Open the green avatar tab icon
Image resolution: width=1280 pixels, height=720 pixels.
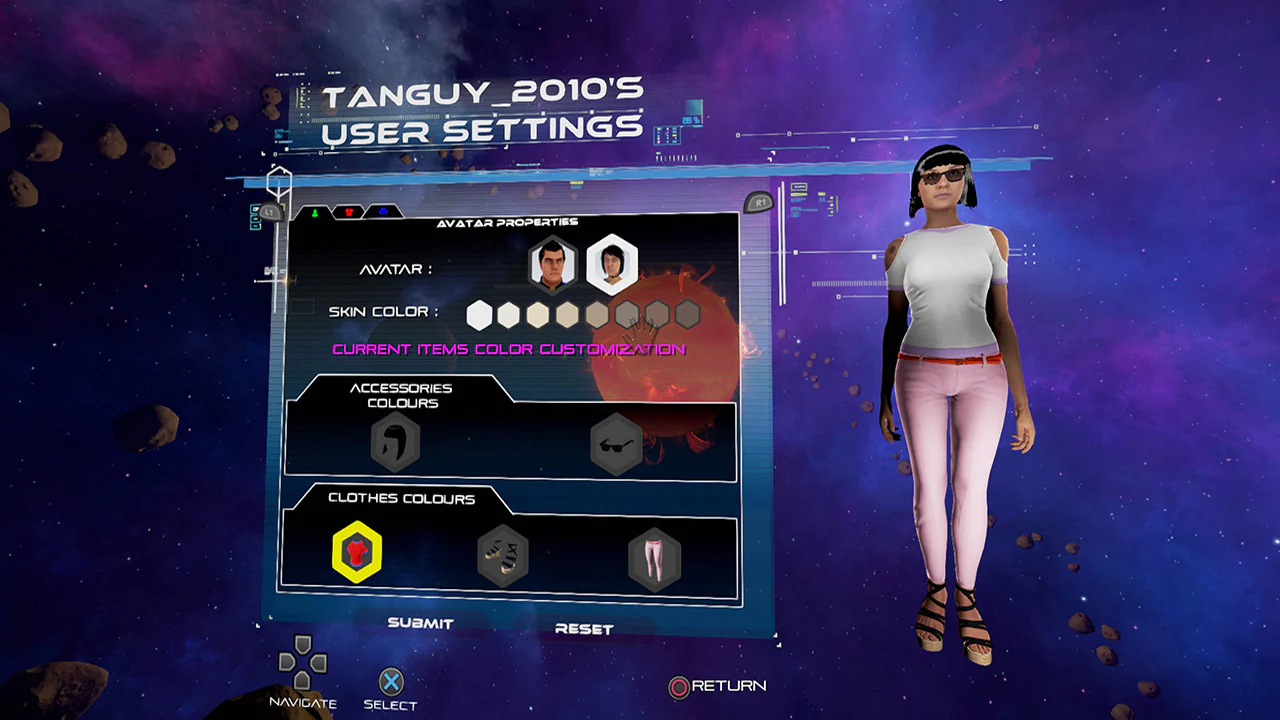(316, 211)
